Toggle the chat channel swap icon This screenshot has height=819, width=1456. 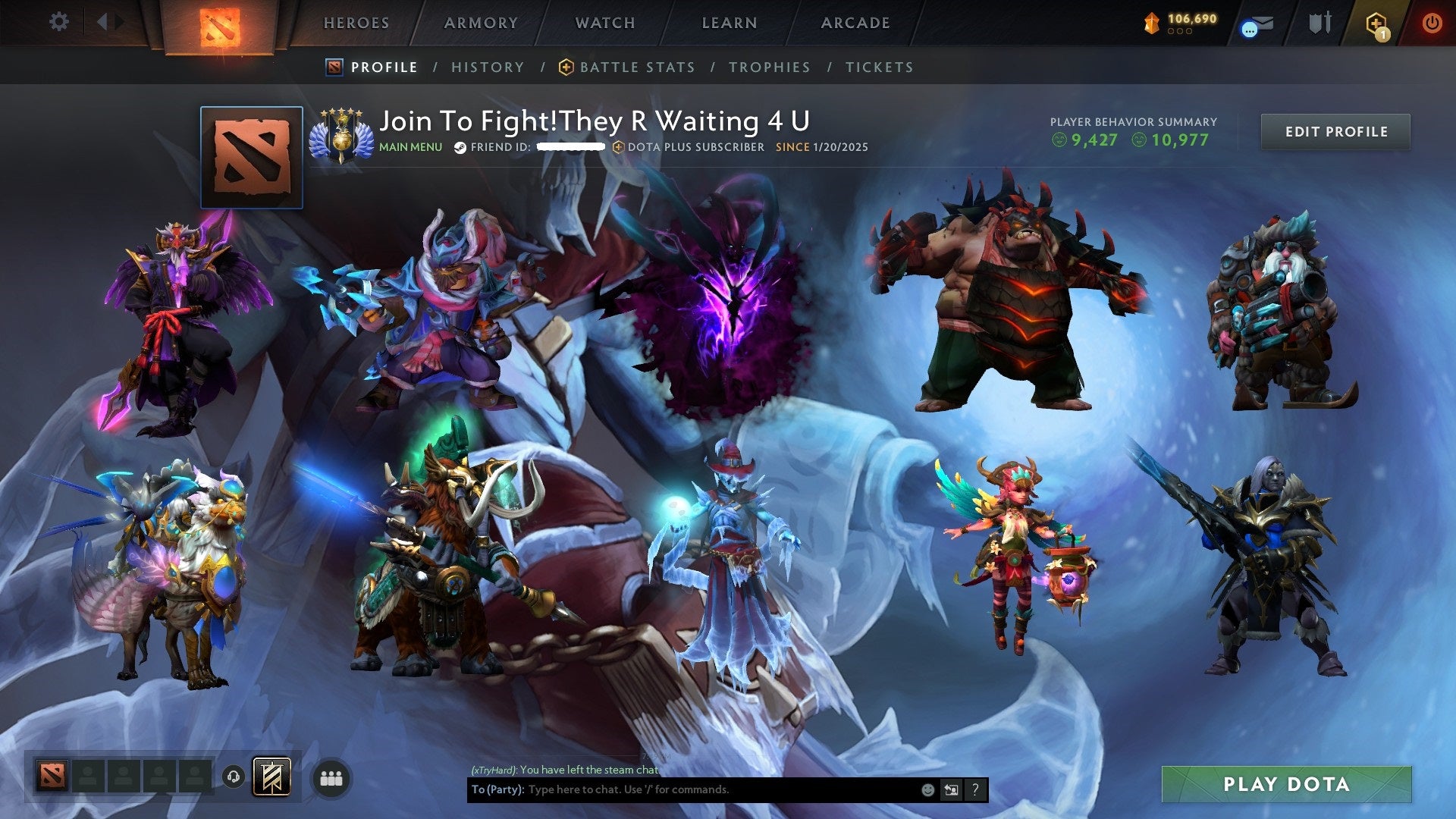coord(951,789)
